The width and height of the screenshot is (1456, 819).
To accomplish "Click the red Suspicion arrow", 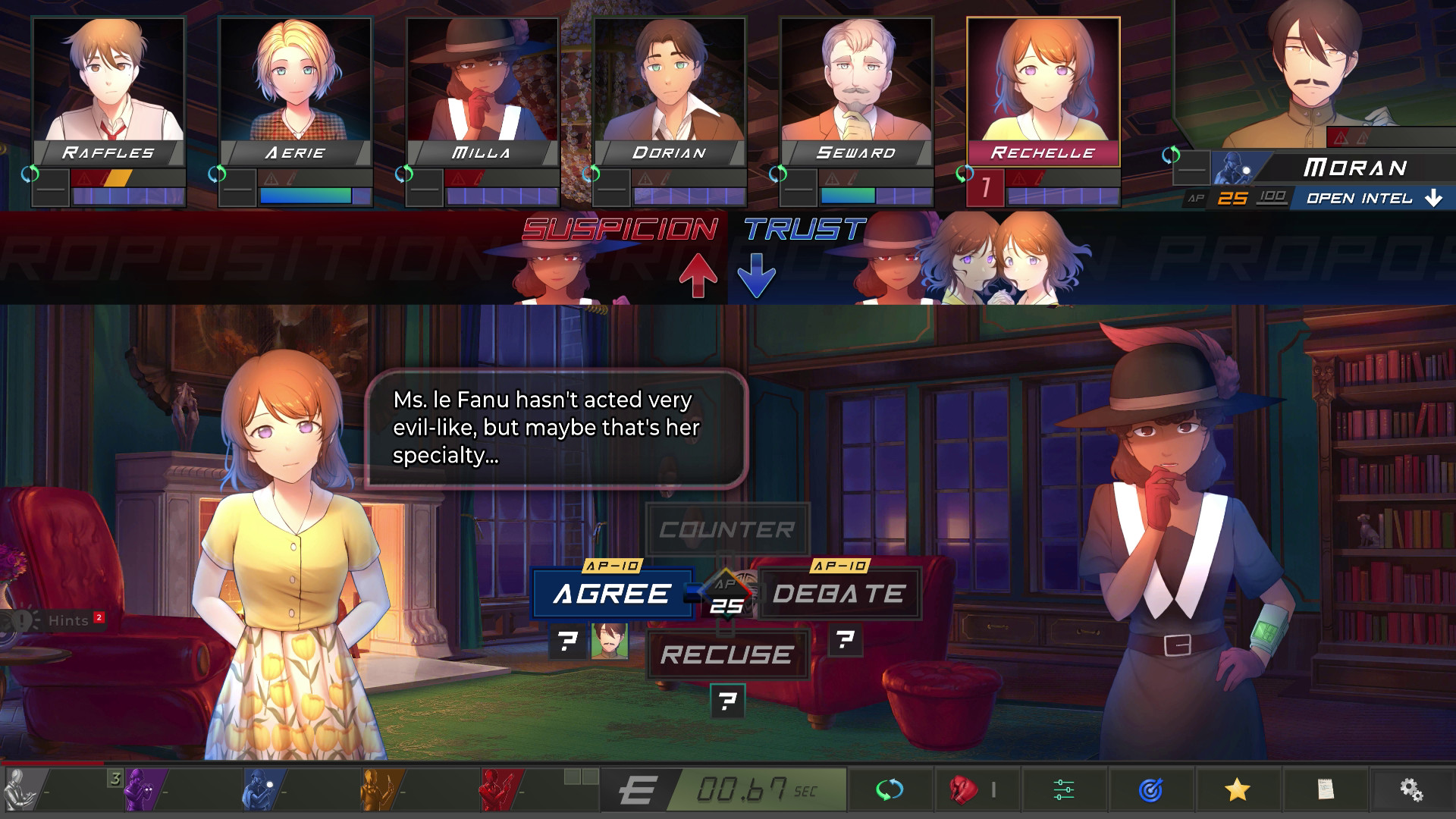I will click(698, 275).
